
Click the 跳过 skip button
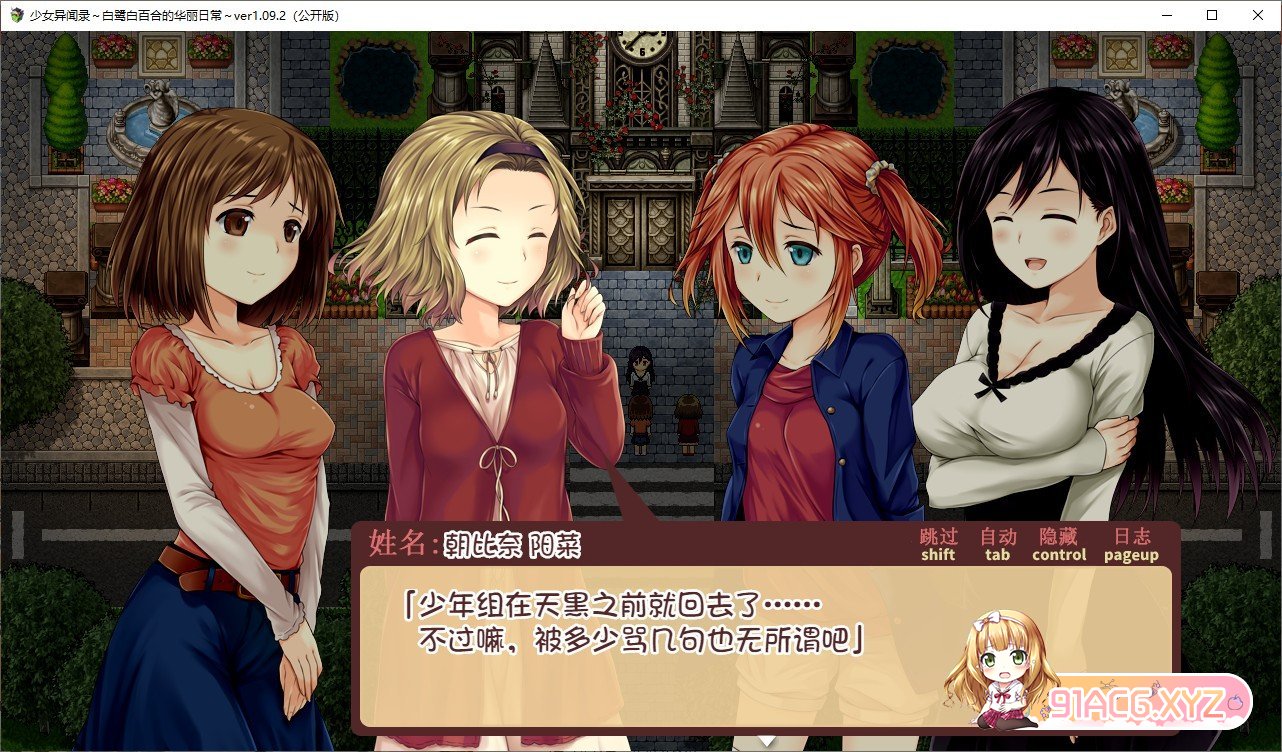click(938, 544)
